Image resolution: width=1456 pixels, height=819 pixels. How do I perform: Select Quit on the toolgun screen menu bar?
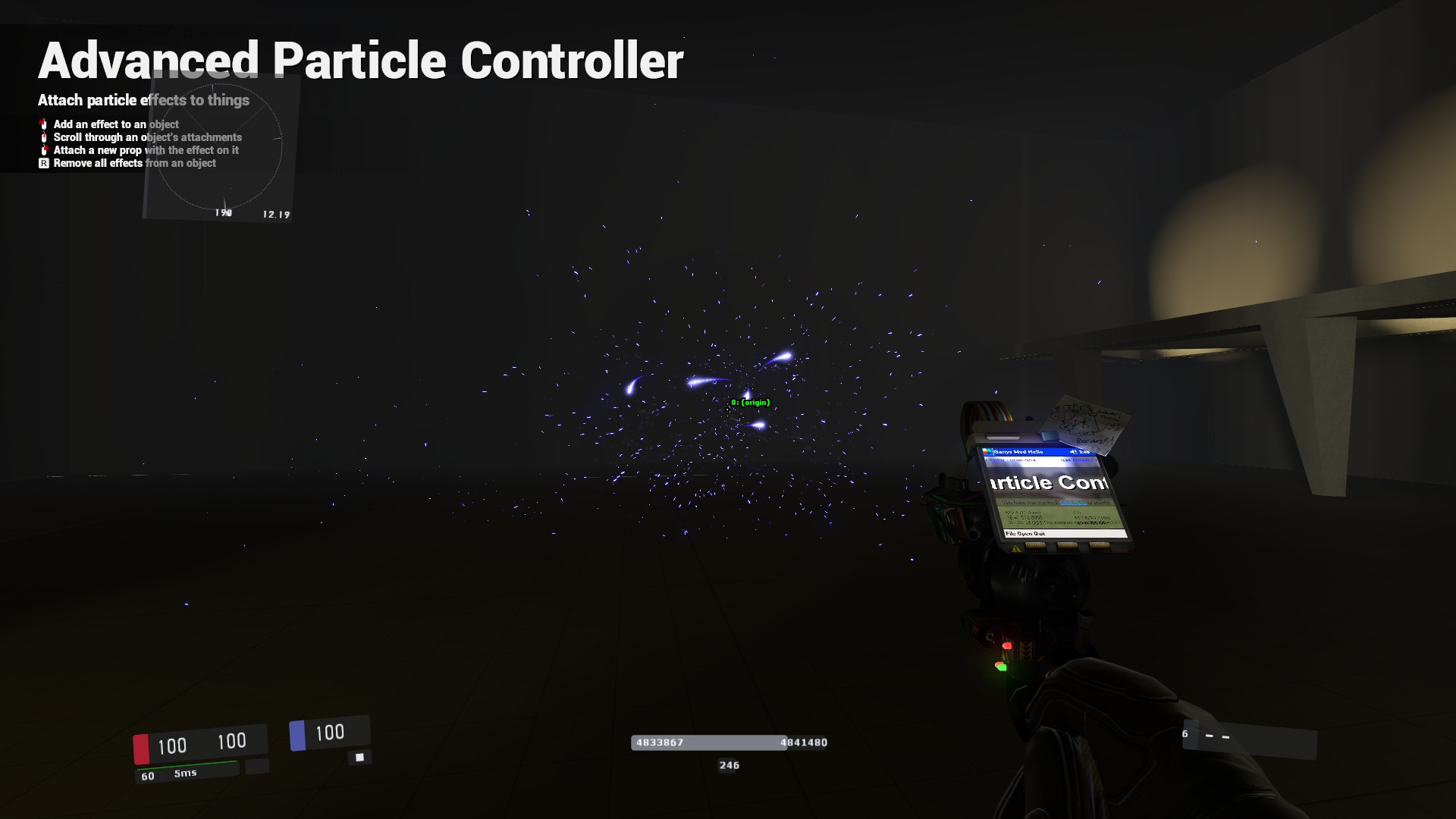1040,534
